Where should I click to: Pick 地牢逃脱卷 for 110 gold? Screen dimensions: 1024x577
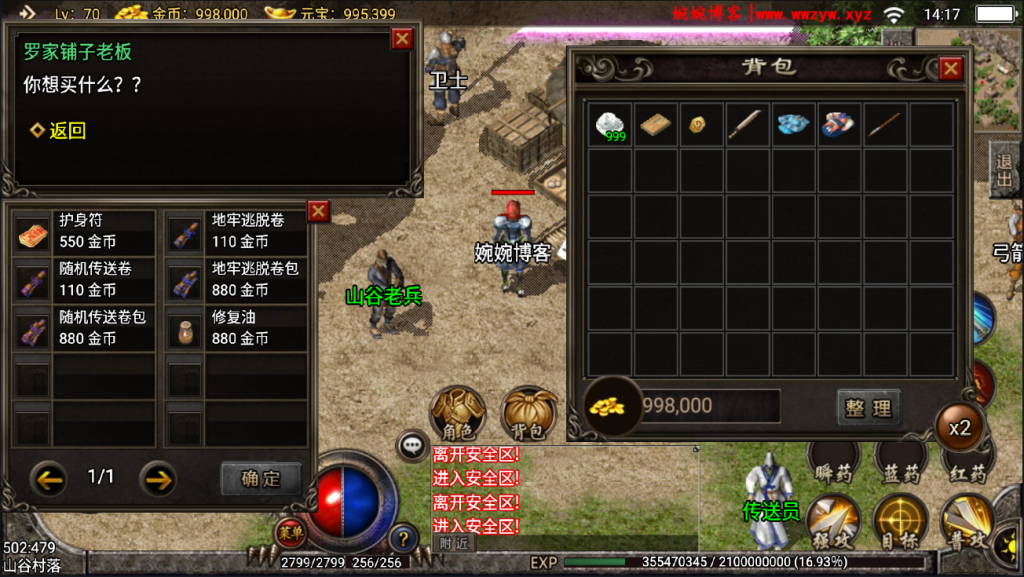(237, 231)
